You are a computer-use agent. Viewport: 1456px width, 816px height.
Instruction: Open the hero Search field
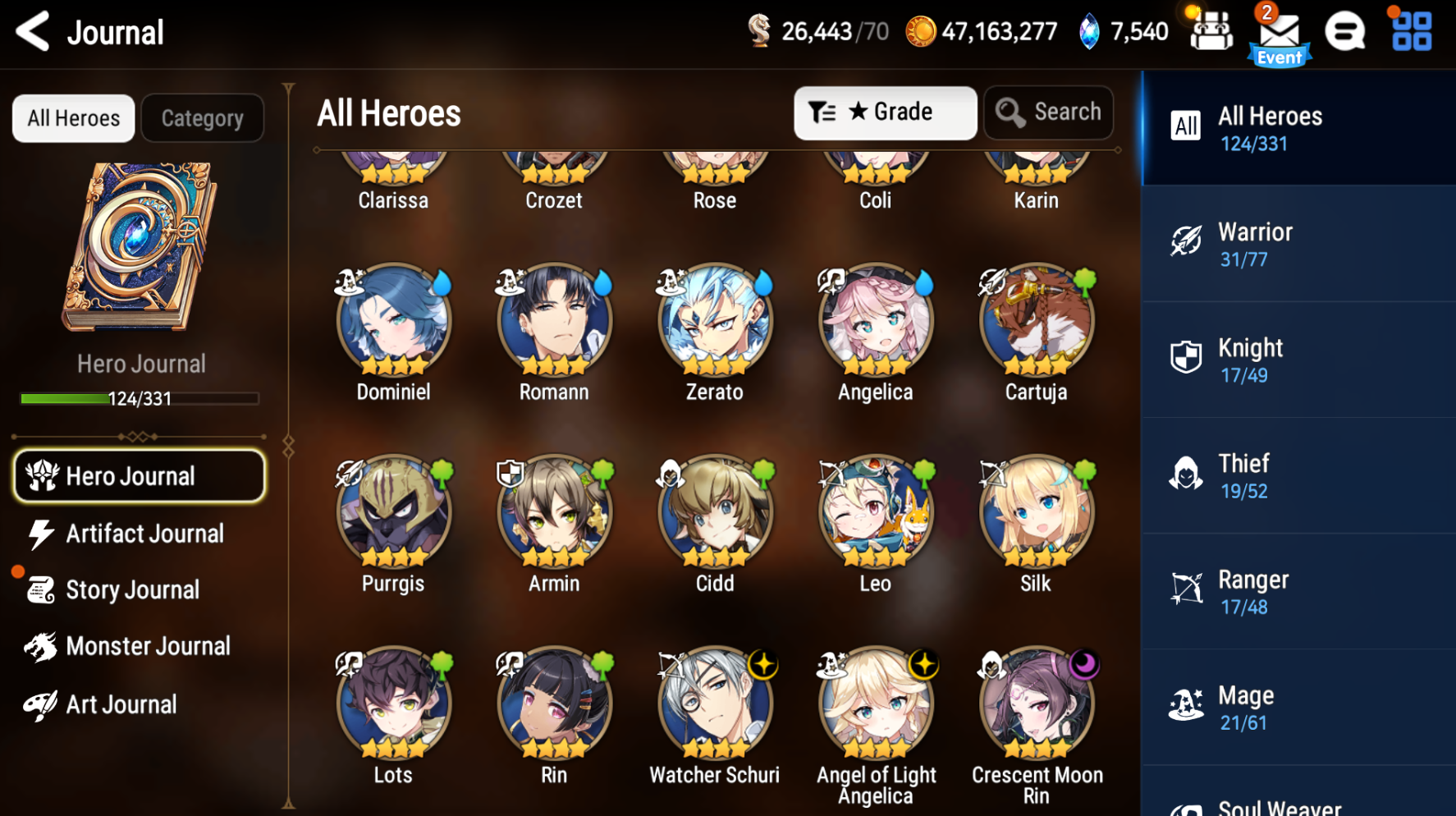[x=1048, y=112]
